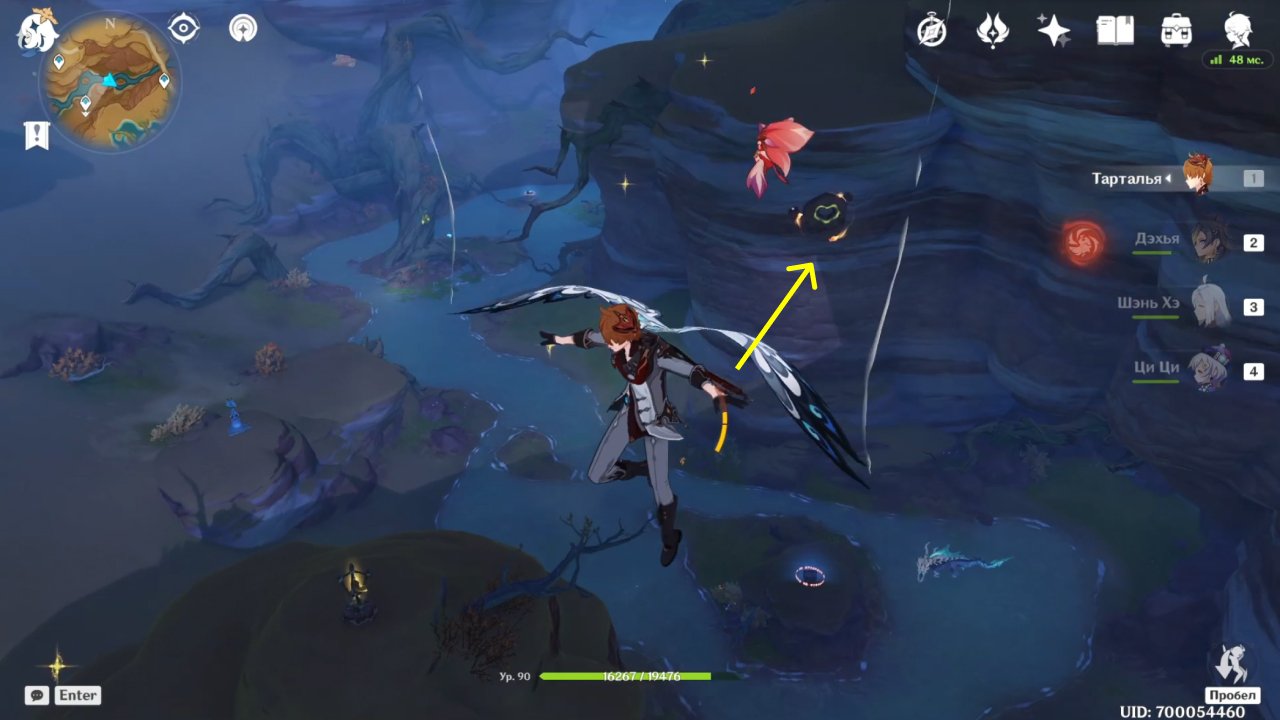Open the Paimon main menu
The height and width of the screenshot is (720, 1280).
click(x=37, y=31)
